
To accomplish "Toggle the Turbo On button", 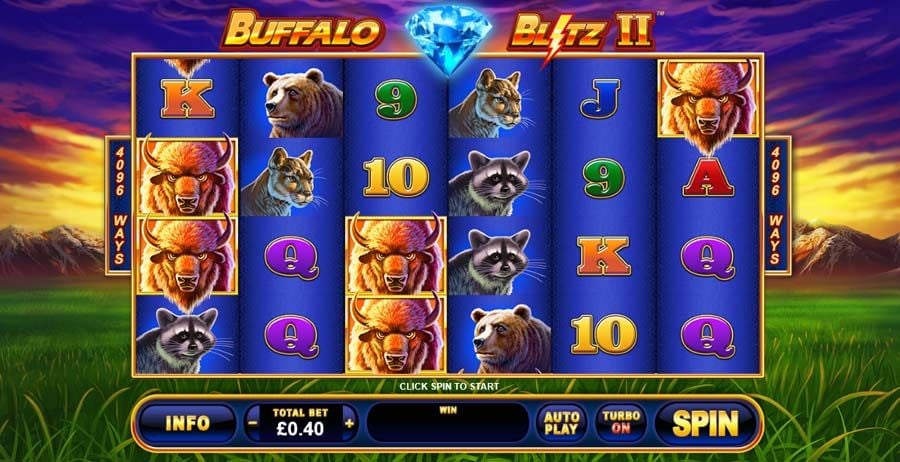I will click(622, 423).
